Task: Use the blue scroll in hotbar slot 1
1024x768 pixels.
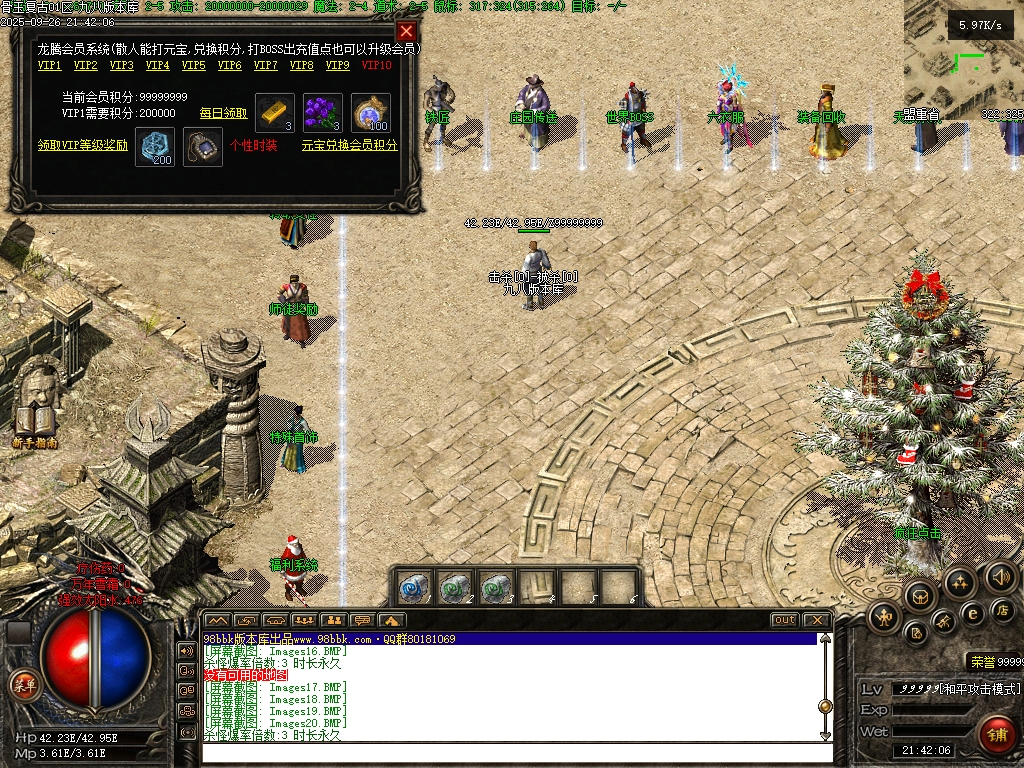Action: pos(415,587)
